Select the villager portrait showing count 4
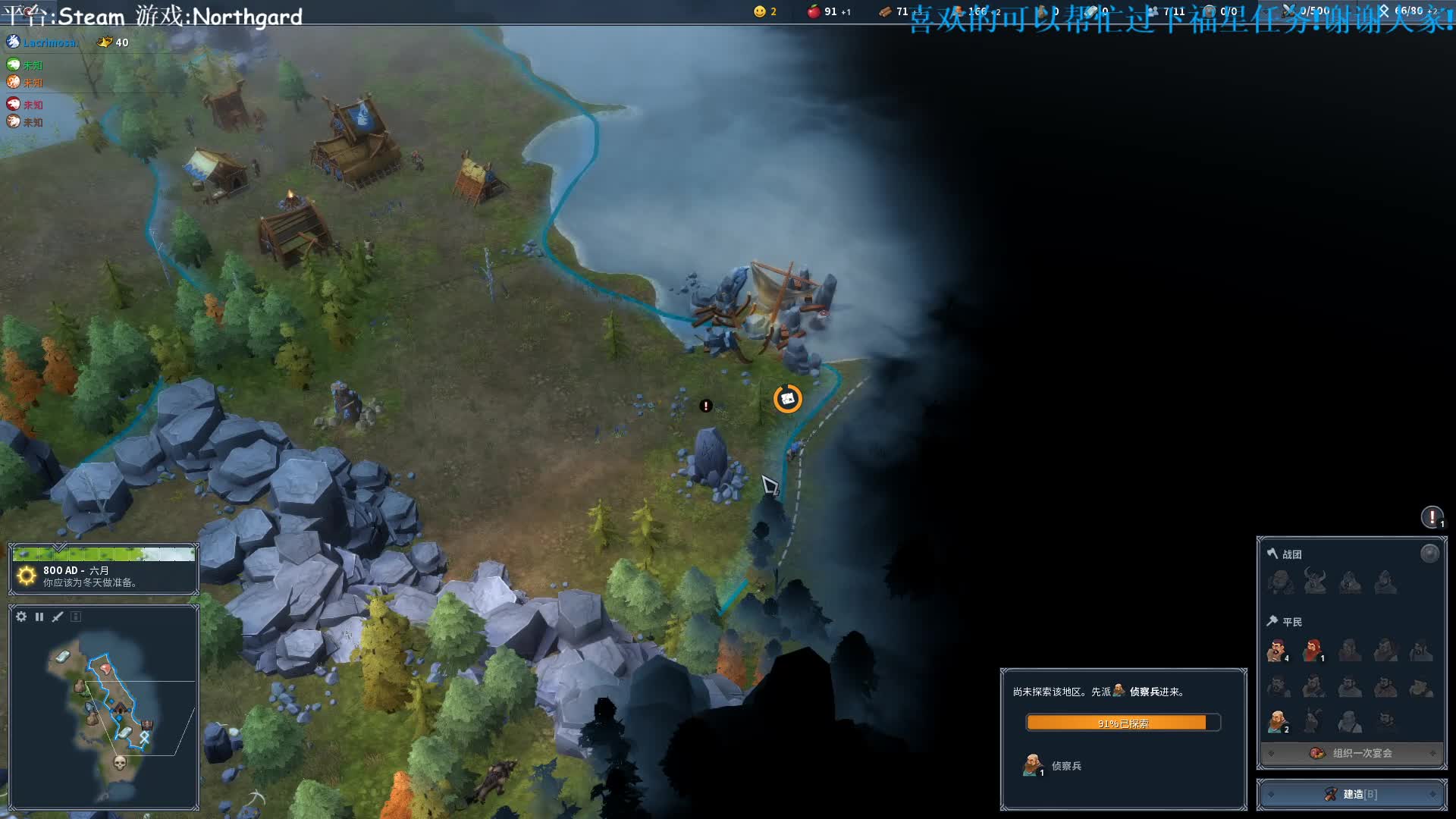 (1278, 651)
